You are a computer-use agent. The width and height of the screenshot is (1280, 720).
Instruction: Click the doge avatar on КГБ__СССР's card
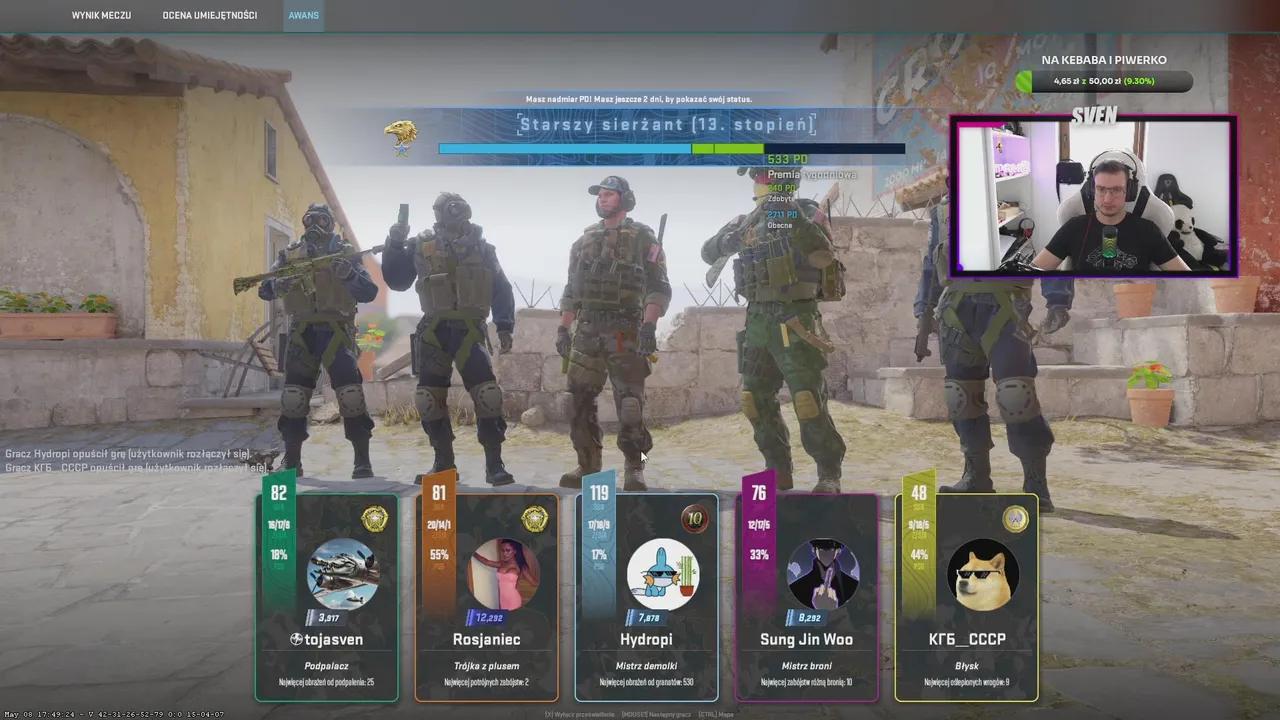[x=981, y=573]
